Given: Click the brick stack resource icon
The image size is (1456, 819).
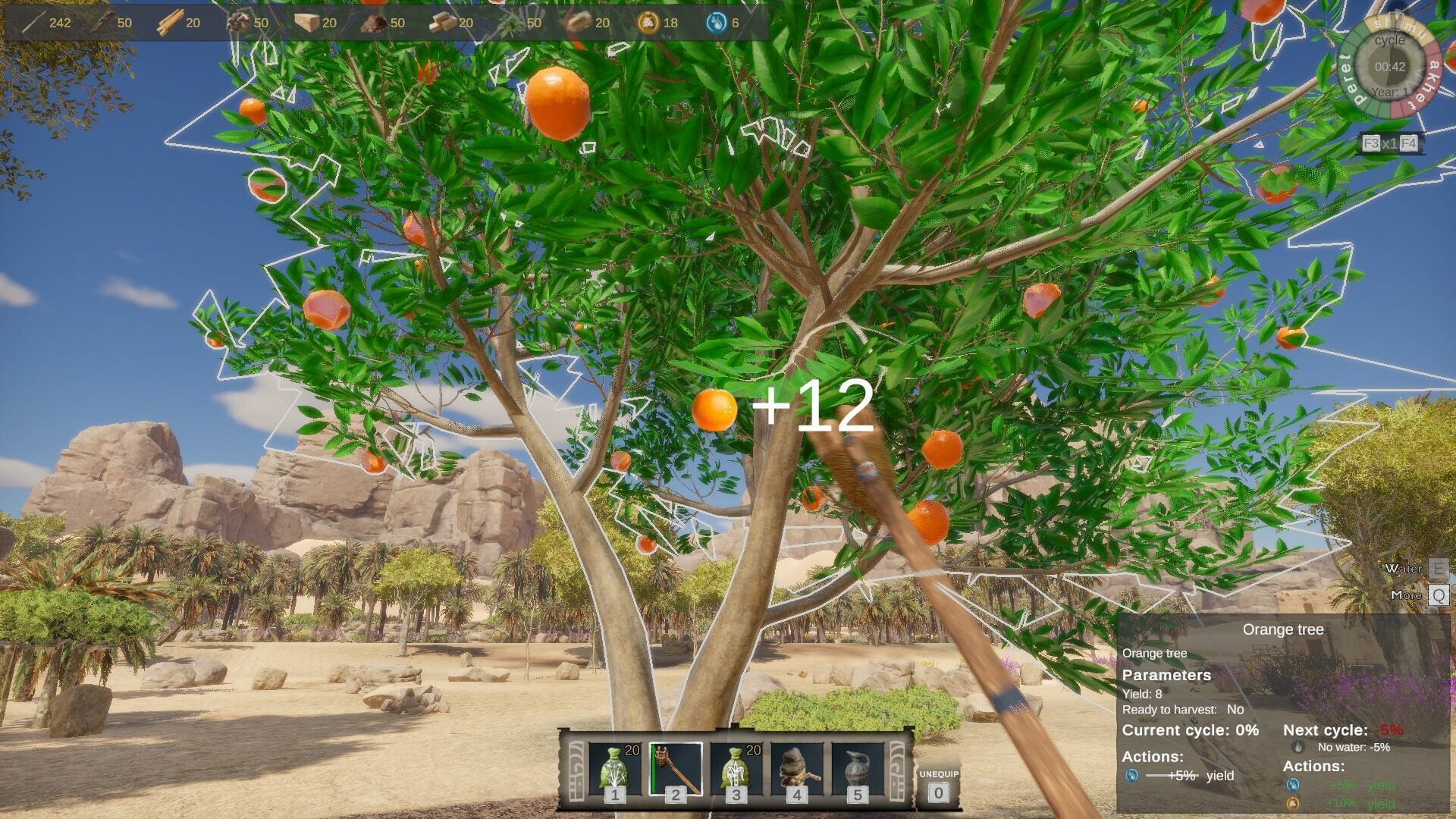Looking at the screenshot, I should click(442, 23).
